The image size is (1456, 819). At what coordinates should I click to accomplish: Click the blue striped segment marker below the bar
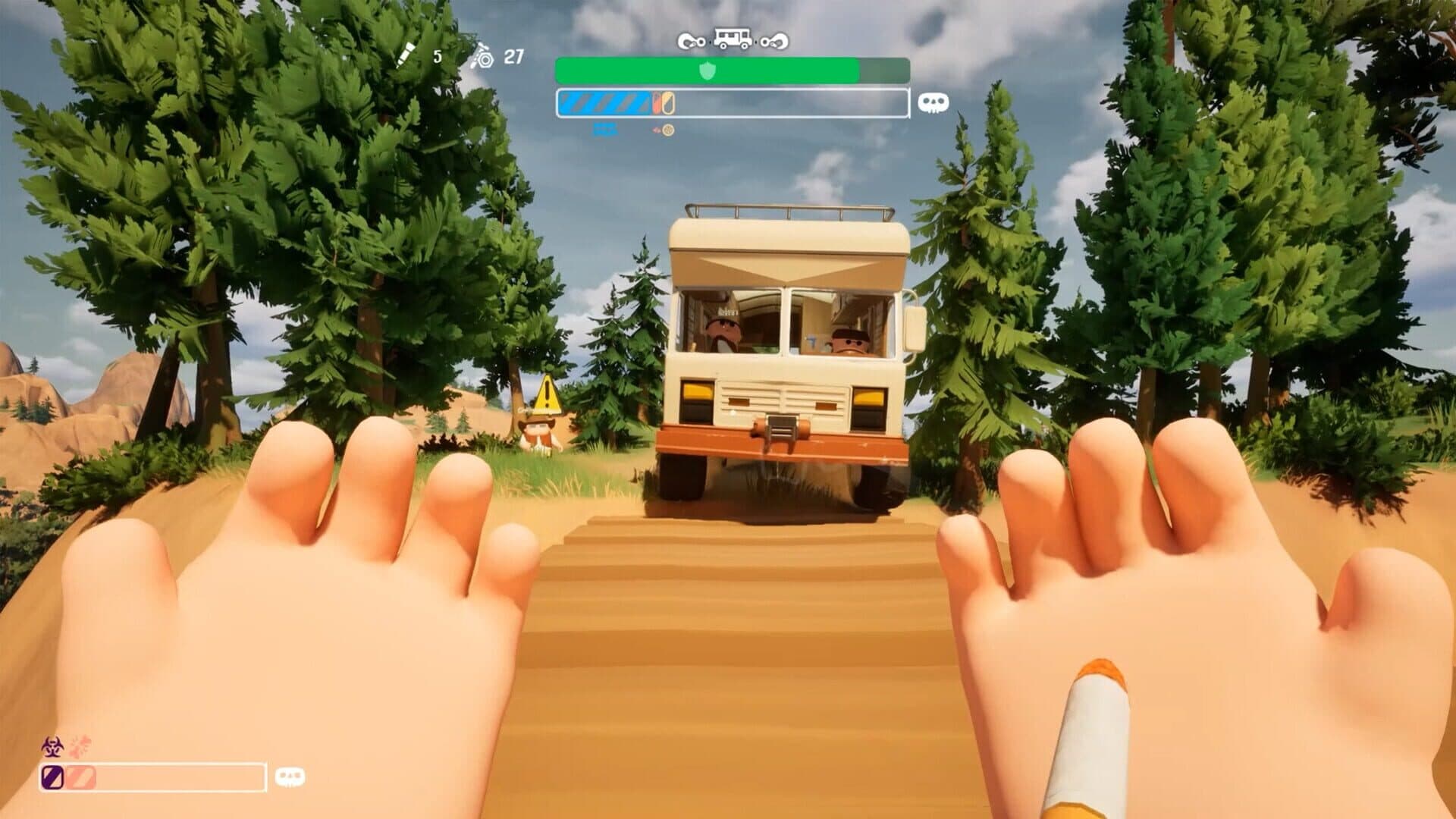pos(606,130)
